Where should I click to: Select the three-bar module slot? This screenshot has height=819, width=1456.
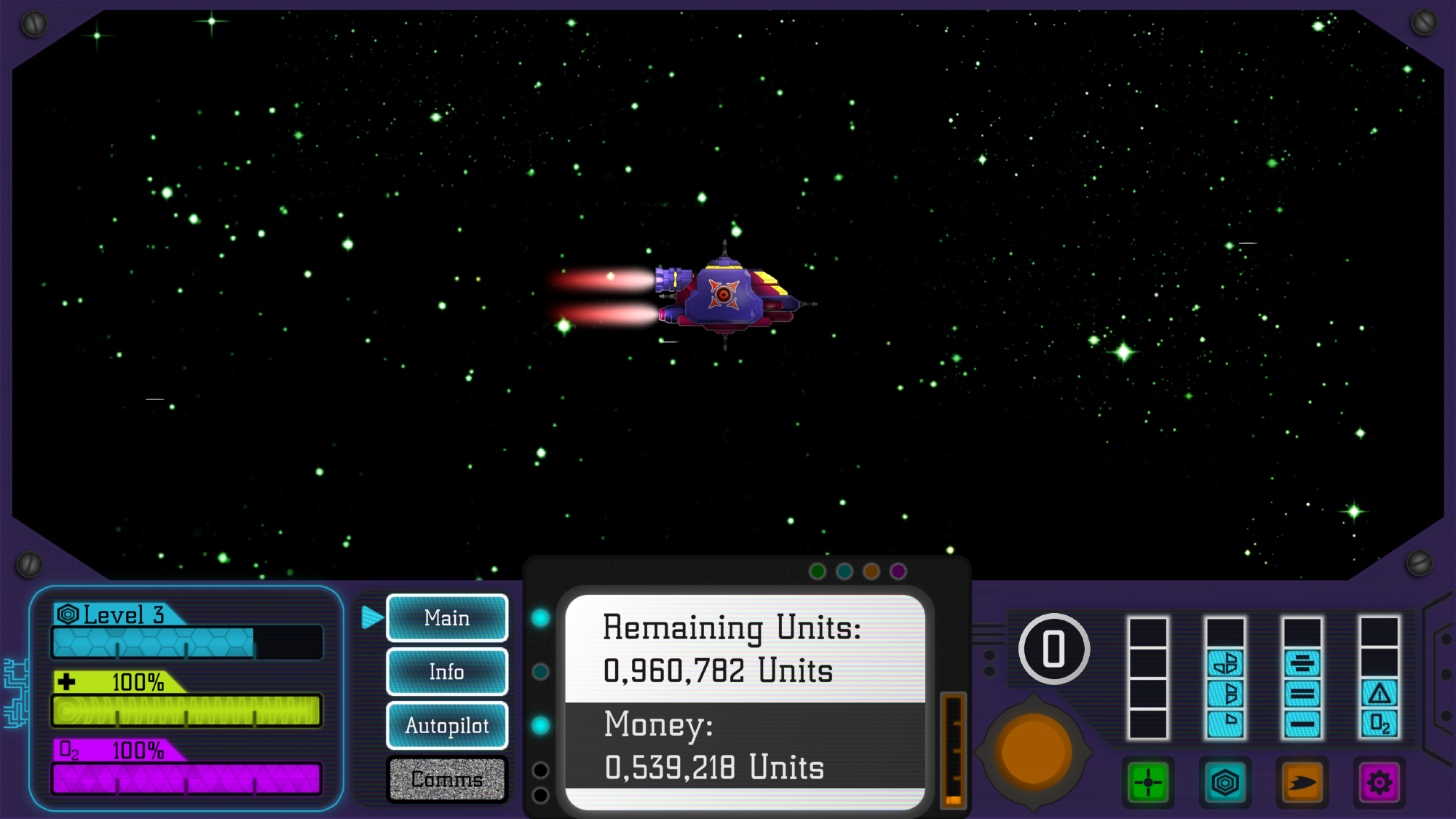pos(1302,663)
